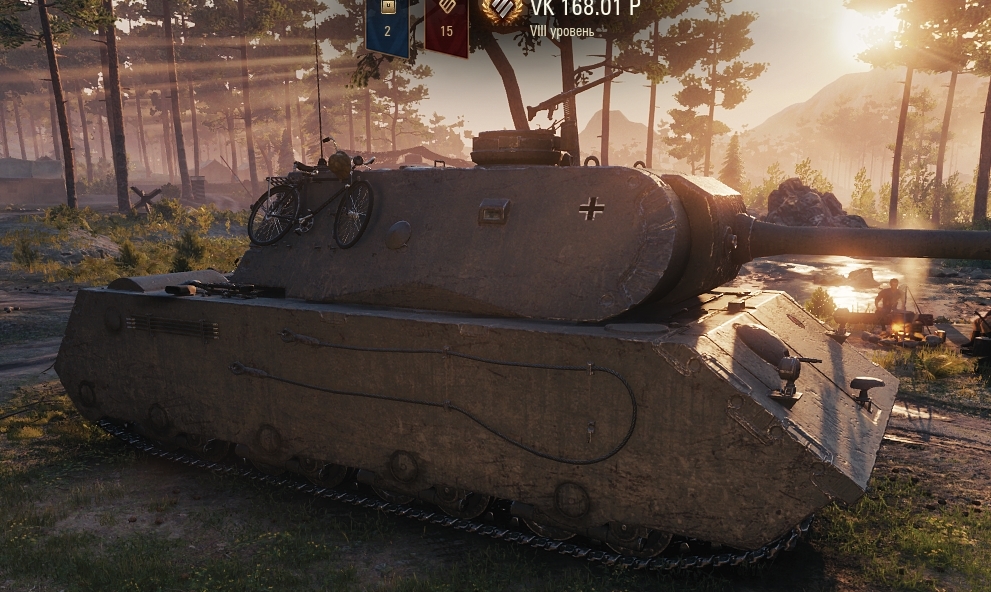Click the striped rank badge with laurel wreath
This screenshot has width=991, height=592.
click(x=502, y=10)
